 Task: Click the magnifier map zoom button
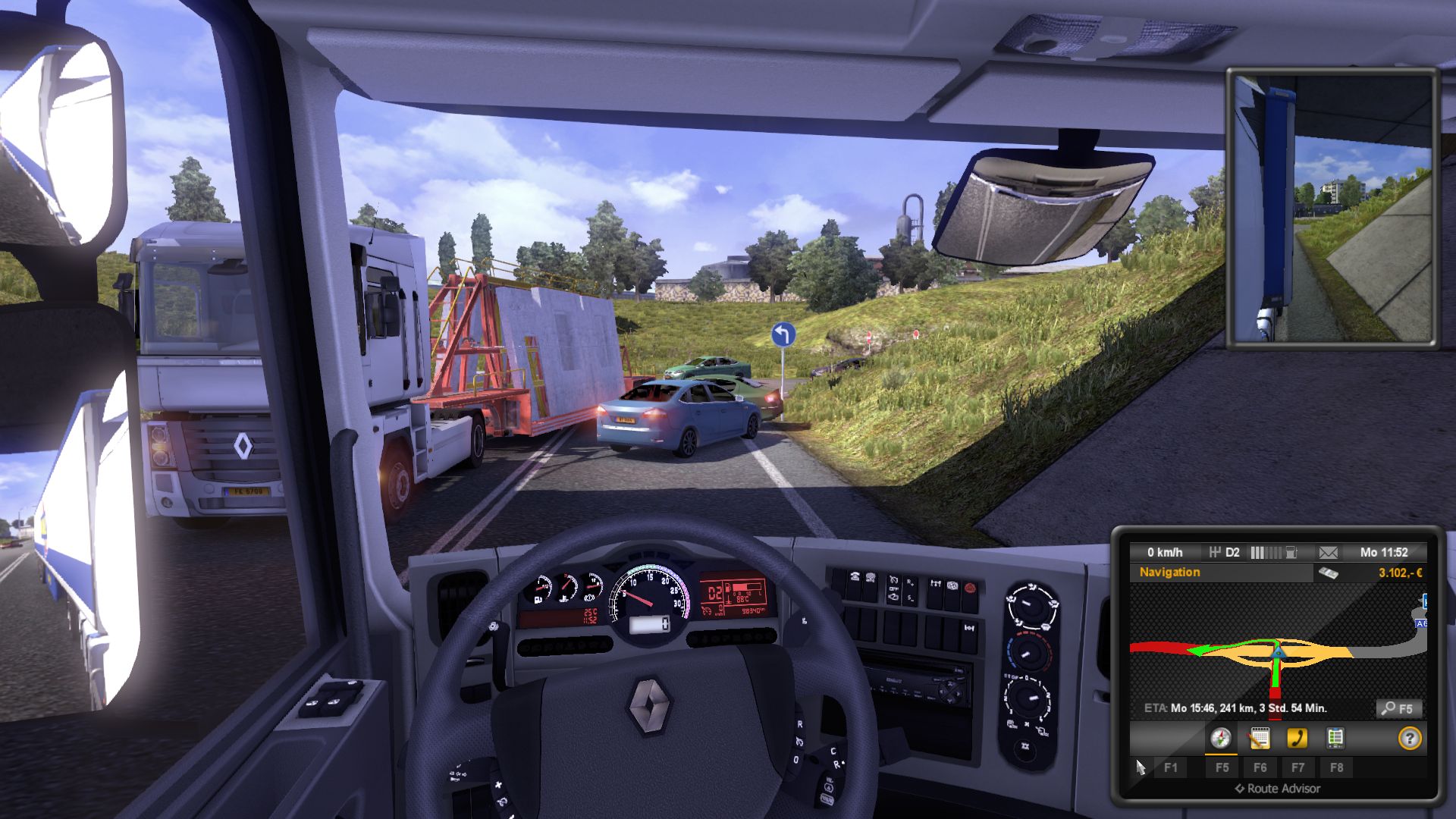pyautogui.click(x=1398, y=708)
